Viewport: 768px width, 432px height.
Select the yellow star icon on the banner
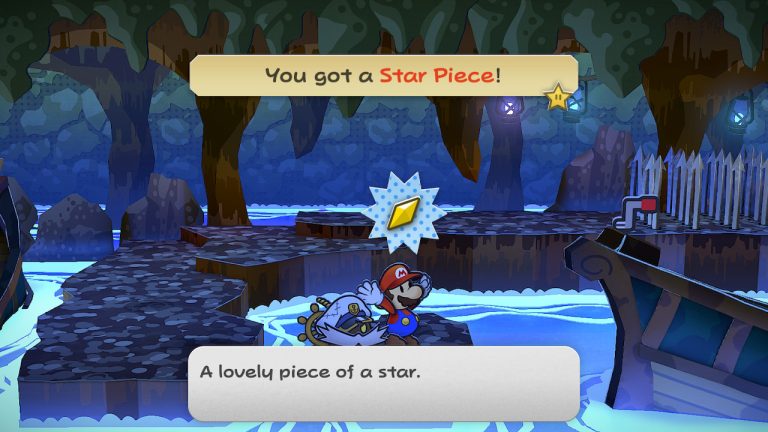(x=556, y=97)
